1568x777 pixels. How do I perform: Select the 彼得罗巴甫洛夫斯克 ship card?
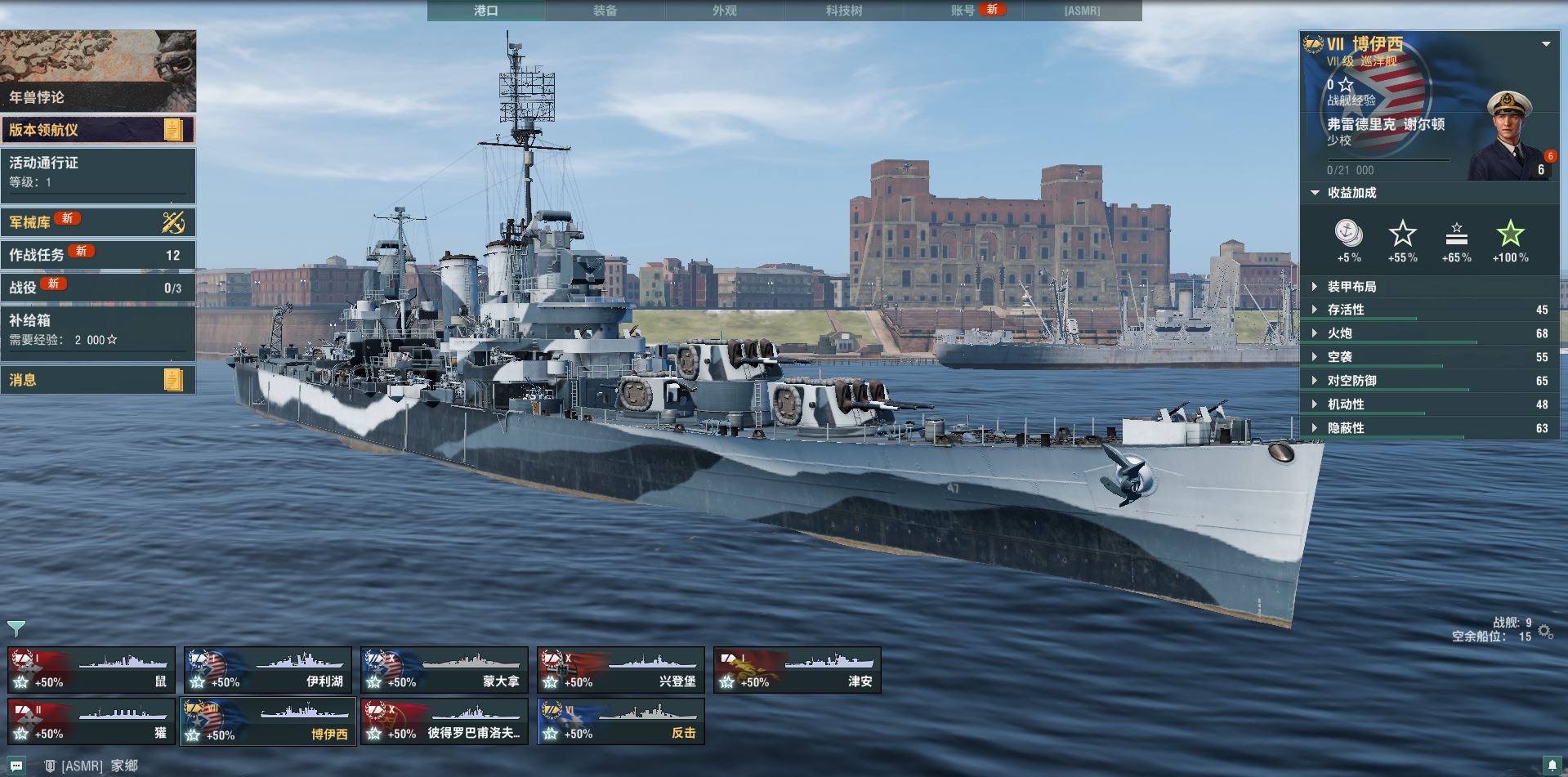click(444, 722)
